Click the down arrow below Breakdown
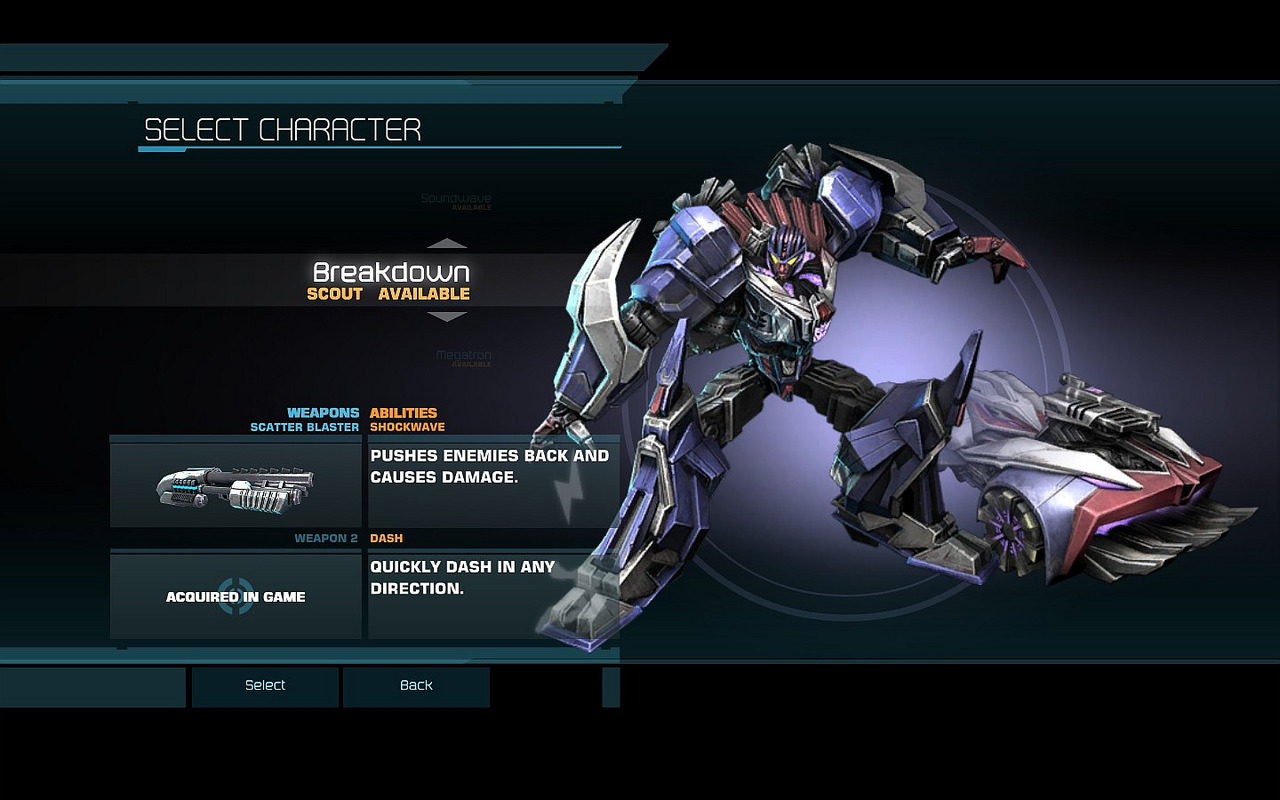 [x=447, y=317]
